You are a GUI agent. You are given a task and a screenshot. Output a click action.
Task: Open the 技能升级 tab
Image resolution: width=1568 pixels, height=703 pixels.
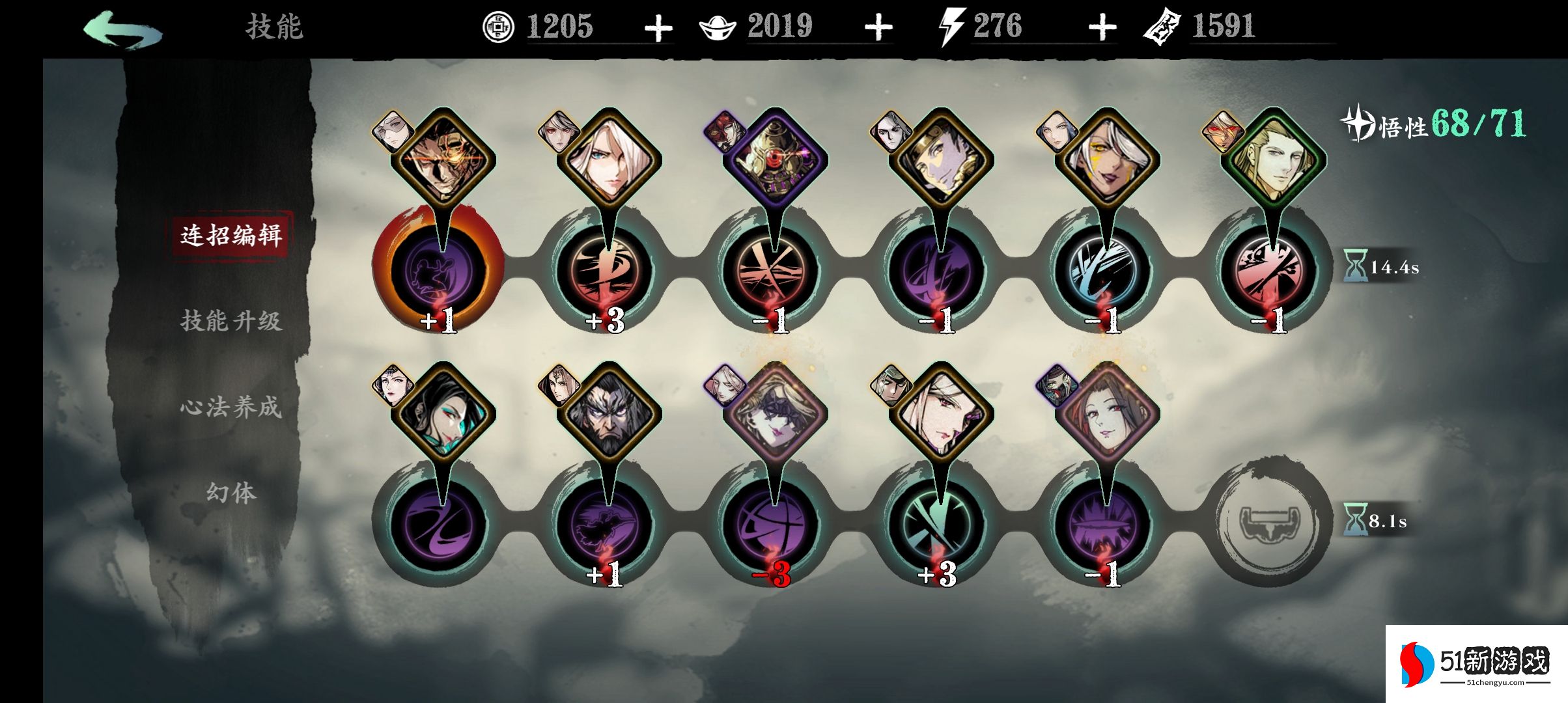(x=231, y=321)
